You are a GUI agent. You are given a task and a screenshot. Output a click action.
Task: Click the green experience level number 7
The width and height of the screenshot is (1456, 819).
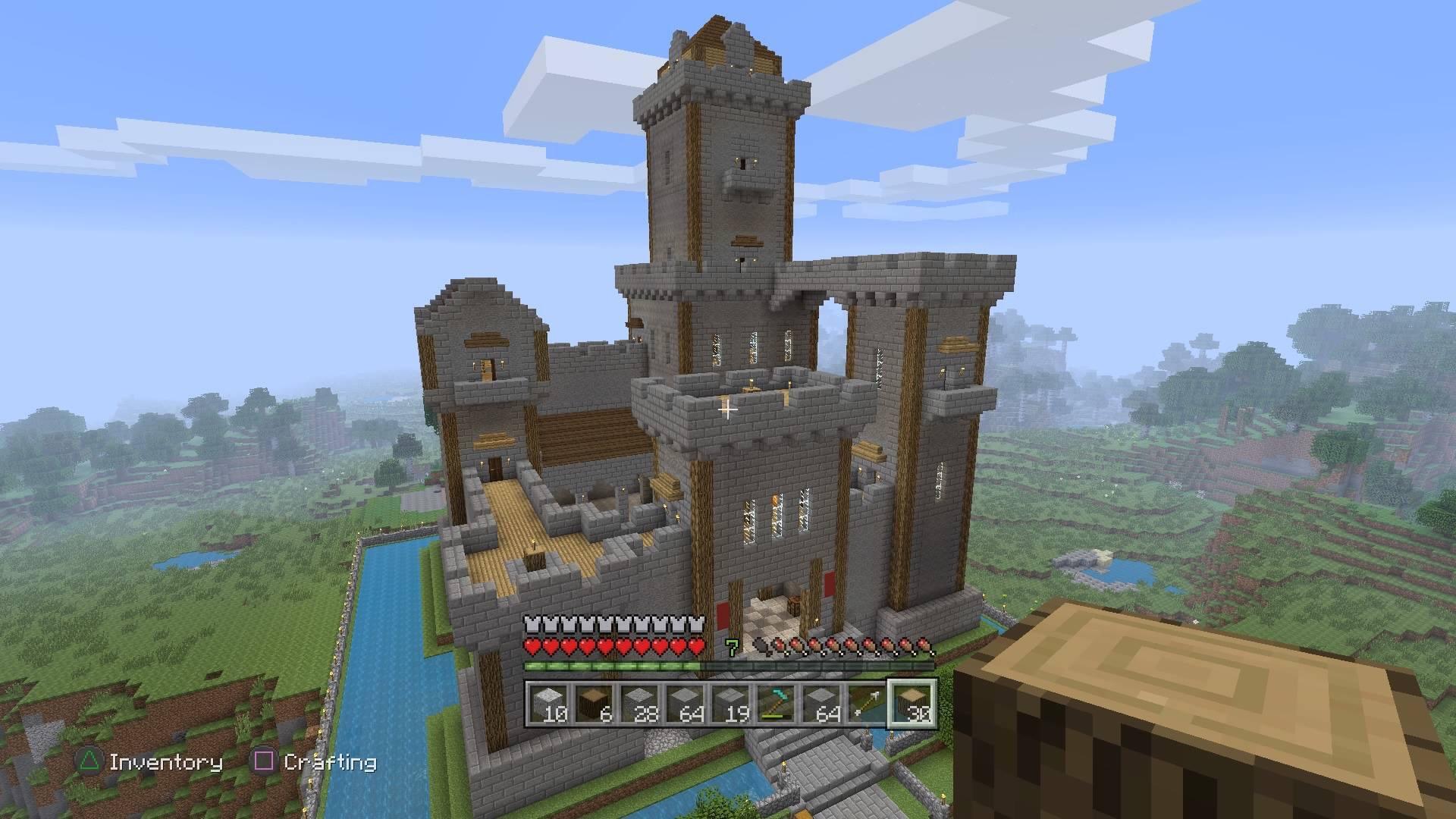click(x=733, y=646)
